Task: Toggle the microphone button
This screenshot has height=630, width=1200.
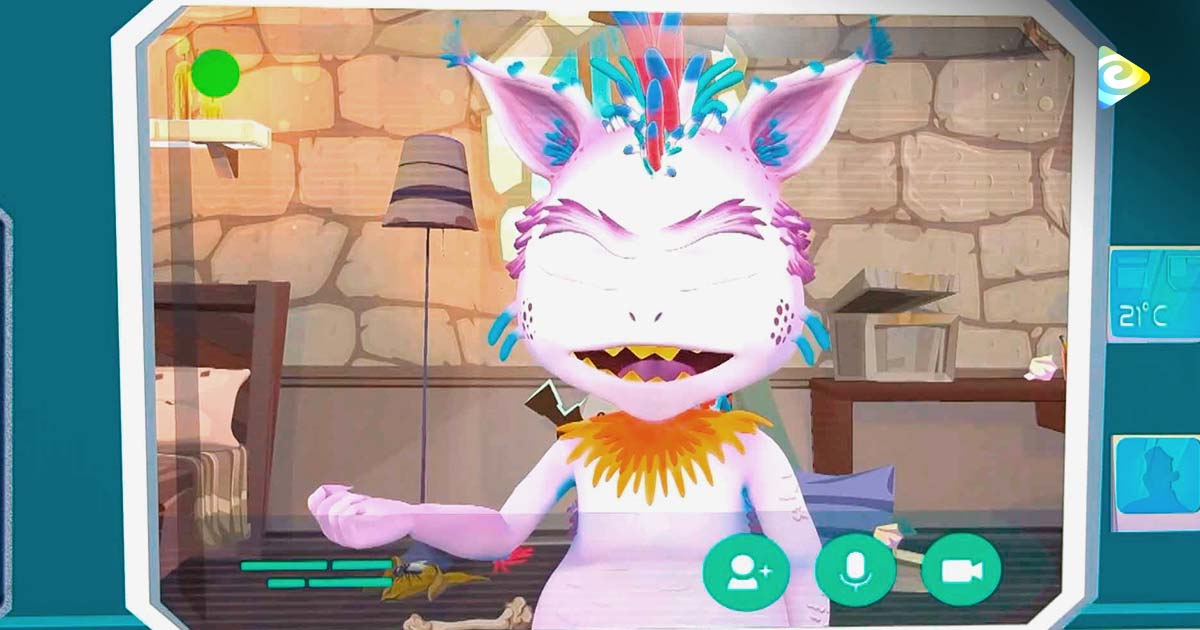Action: pos(855,571)
